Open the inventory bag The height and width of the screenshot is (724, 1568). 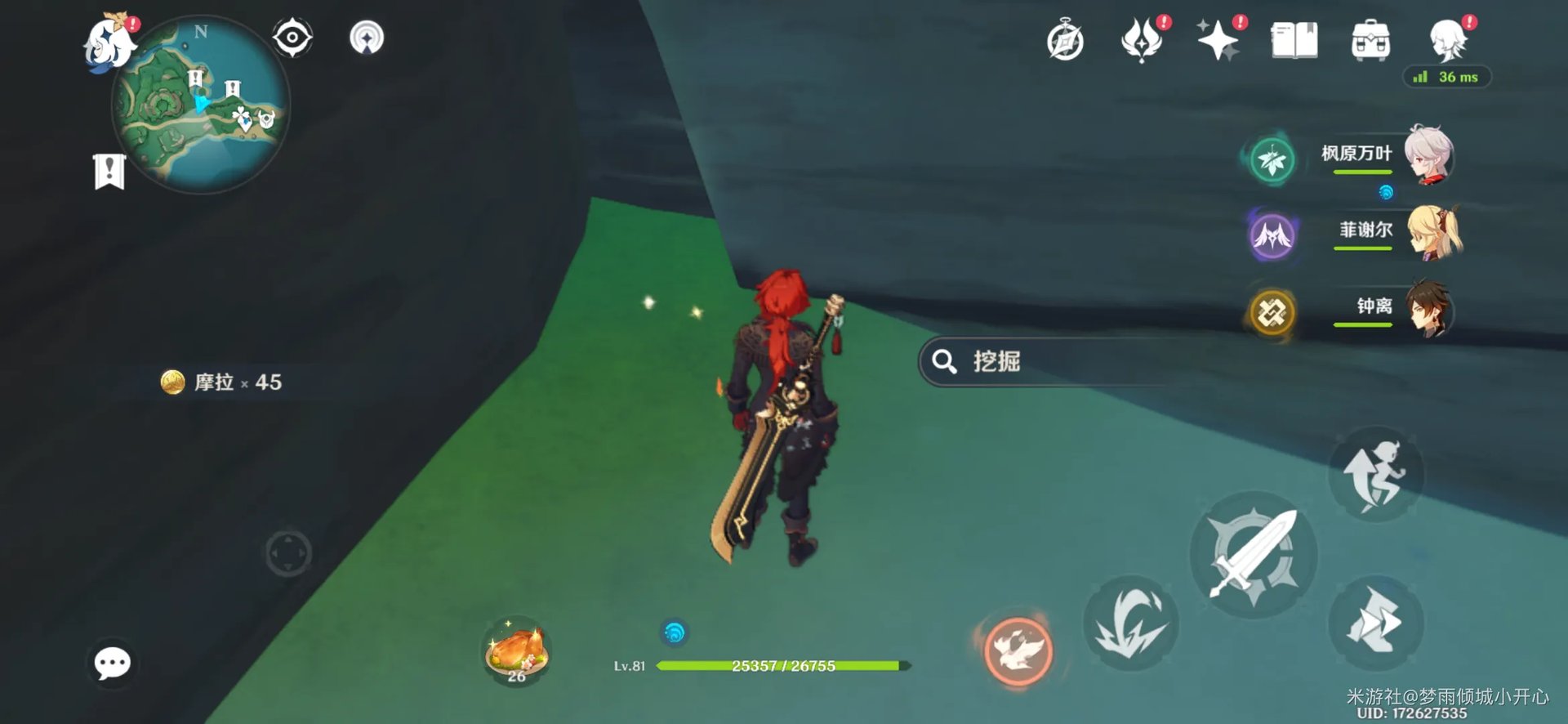(1370, 39)
